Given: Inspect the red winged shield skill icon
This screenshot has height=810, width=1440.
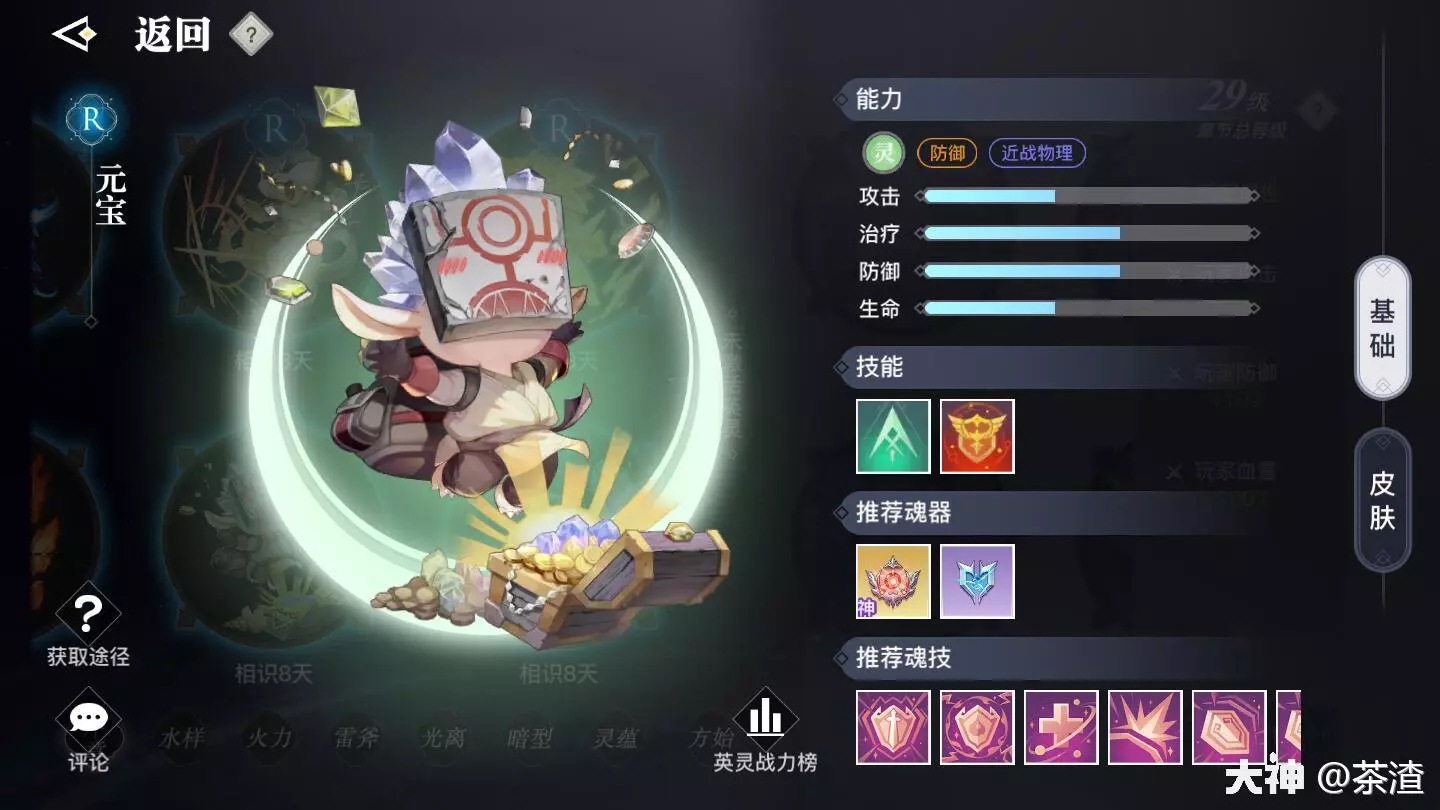Looking at the screenshot, I should 977,436.
